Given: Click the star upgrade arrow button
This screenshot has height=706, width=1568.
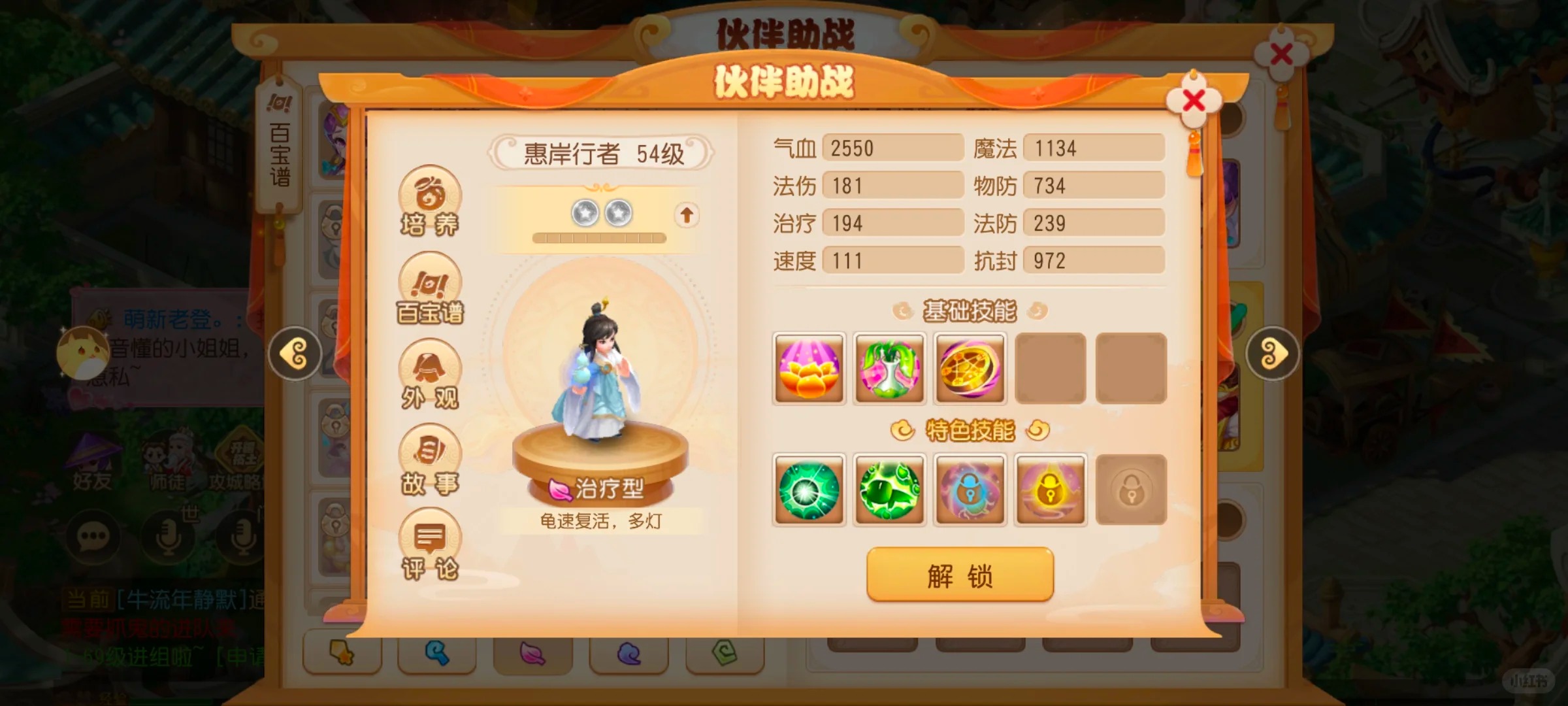Looking at the screenshot, I should (x=686, y=214).
